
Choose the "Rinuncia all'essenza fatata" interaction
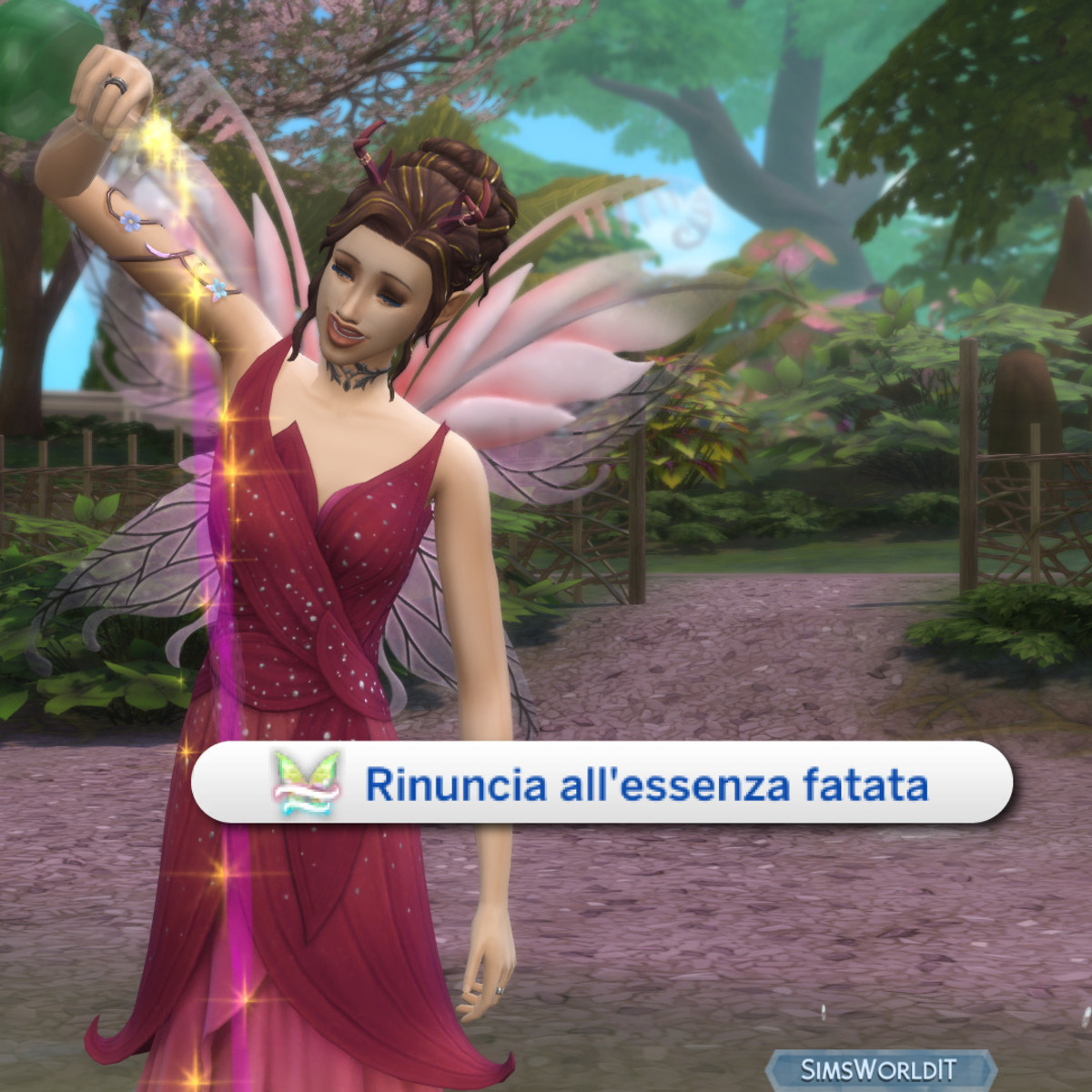pos(601,784)
